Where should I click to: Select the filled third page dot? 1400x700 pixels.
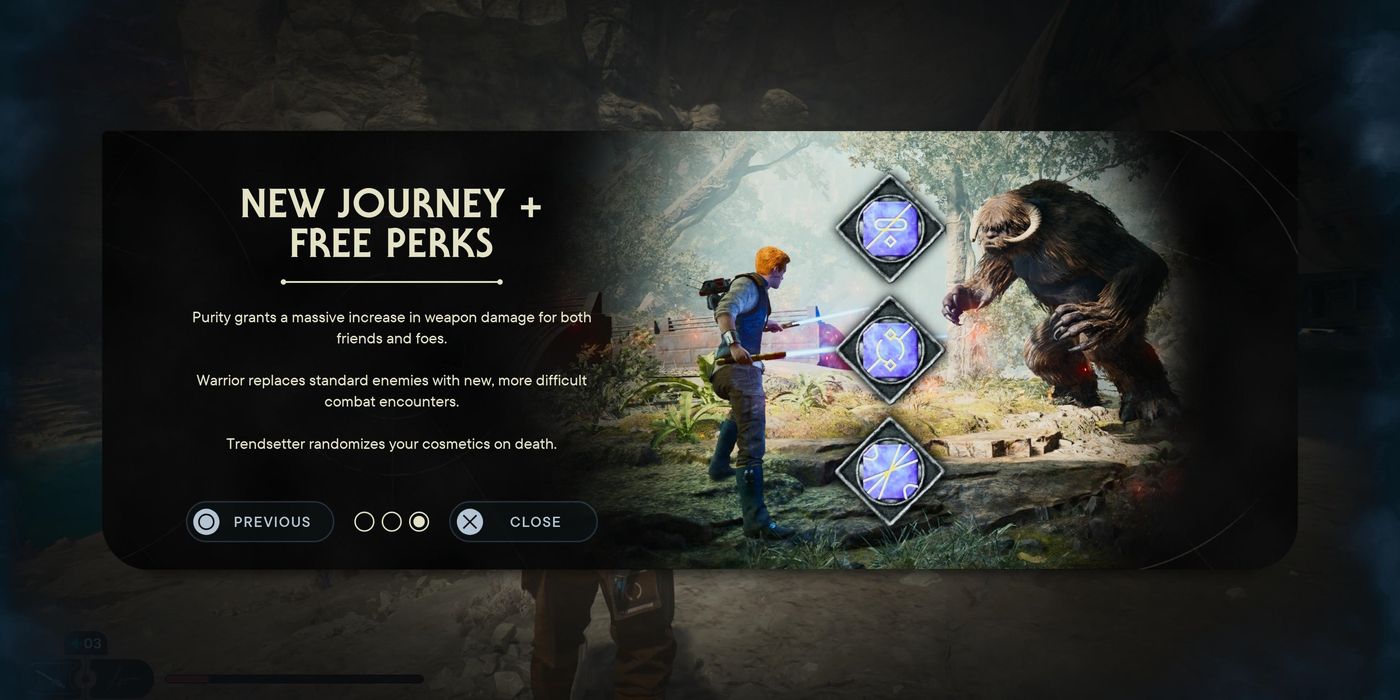(419, 522)
